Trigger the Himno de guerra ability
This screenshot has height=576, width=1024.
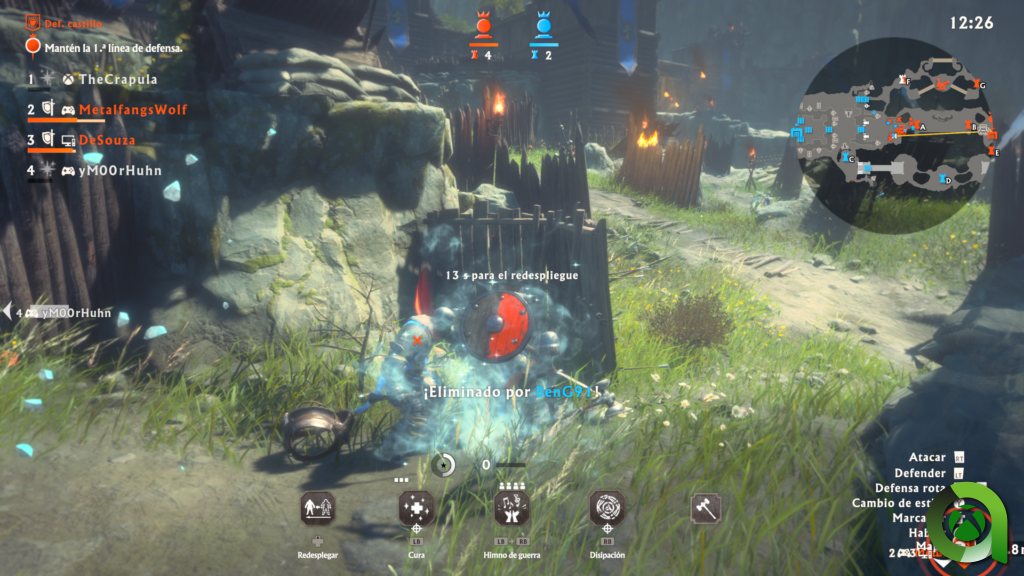click(x=512, y=509)
